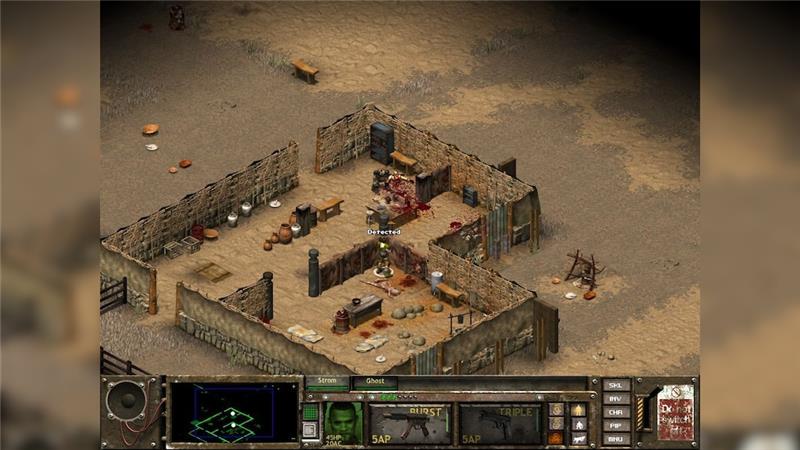Open the SKL skills panel
Viewport: 800px width, 450px height.
click(x=616, y=386)
